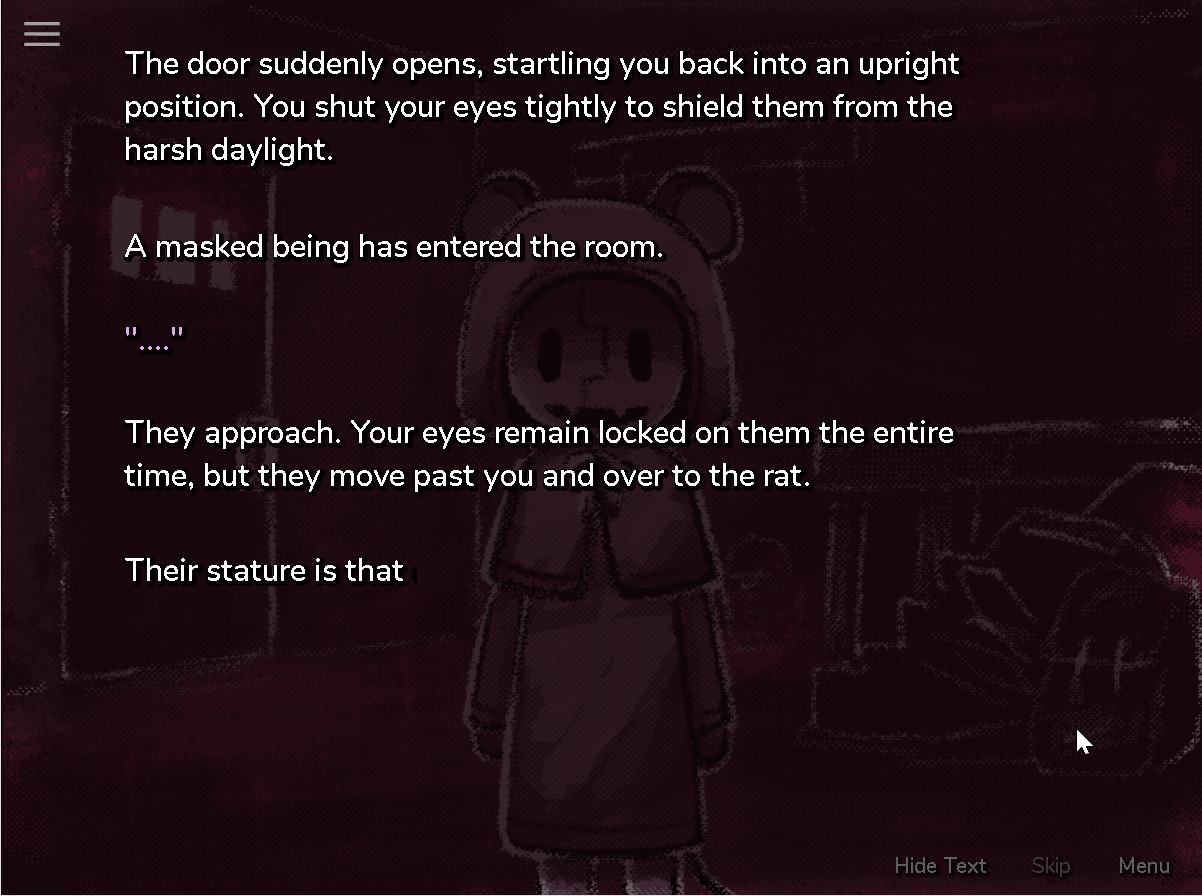Hide the text overlay

940,866
